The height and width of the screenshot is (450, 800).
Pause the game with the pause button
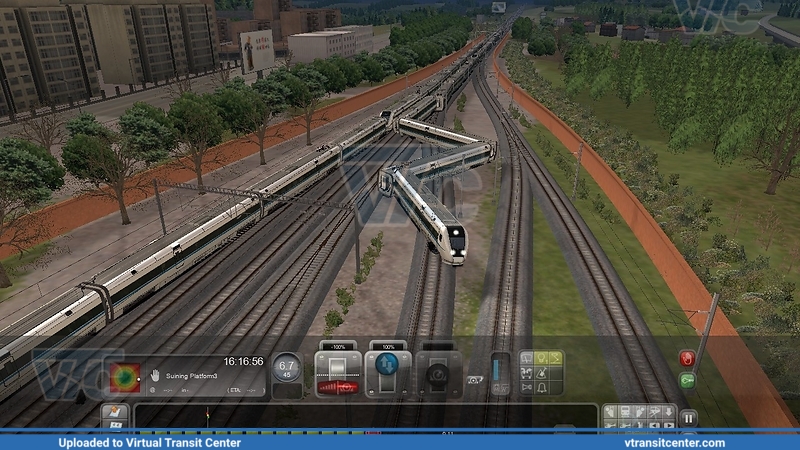[x=689, y=417]
